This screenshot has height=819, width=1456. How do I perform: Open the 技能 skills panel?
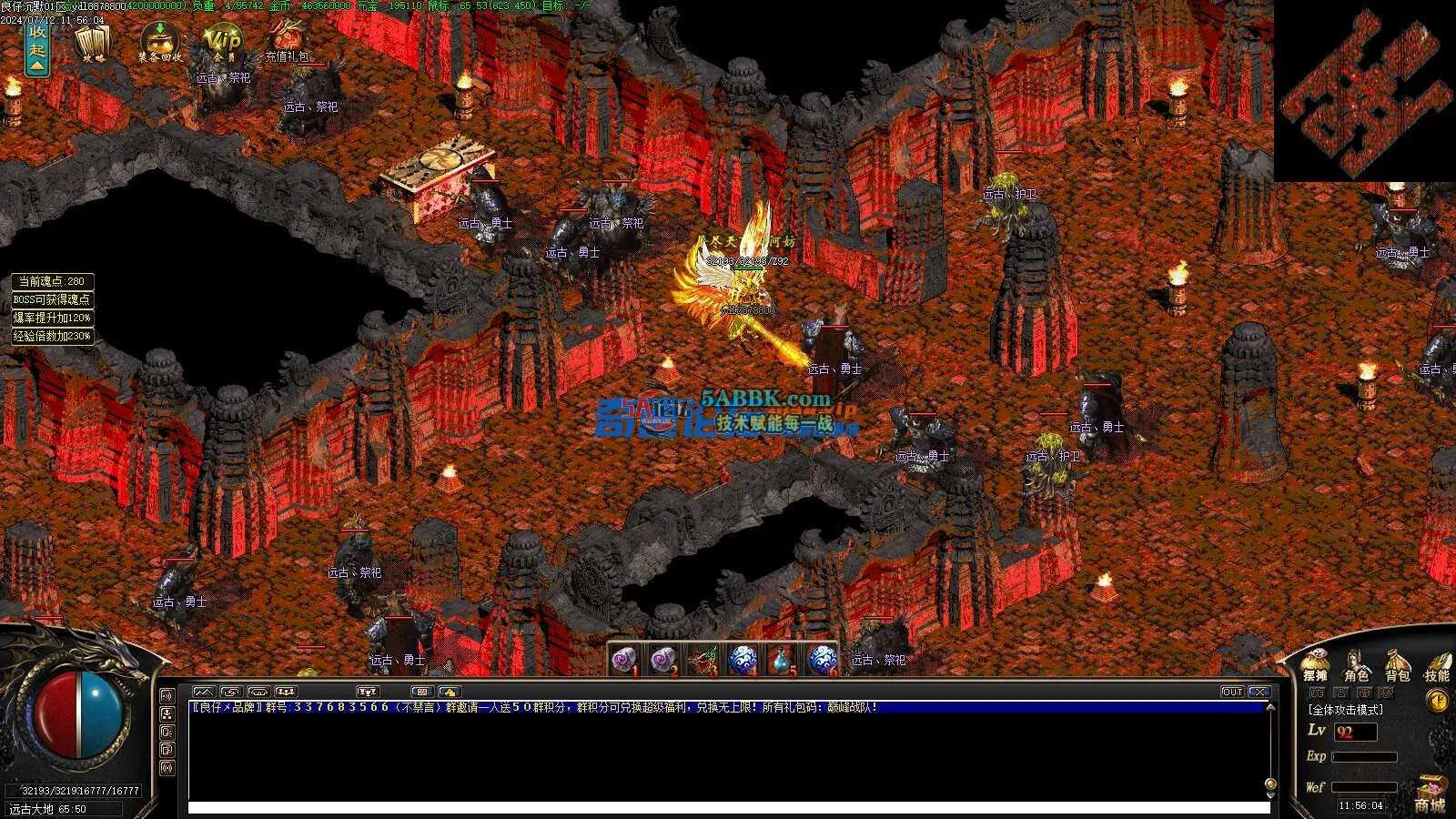1437,667
